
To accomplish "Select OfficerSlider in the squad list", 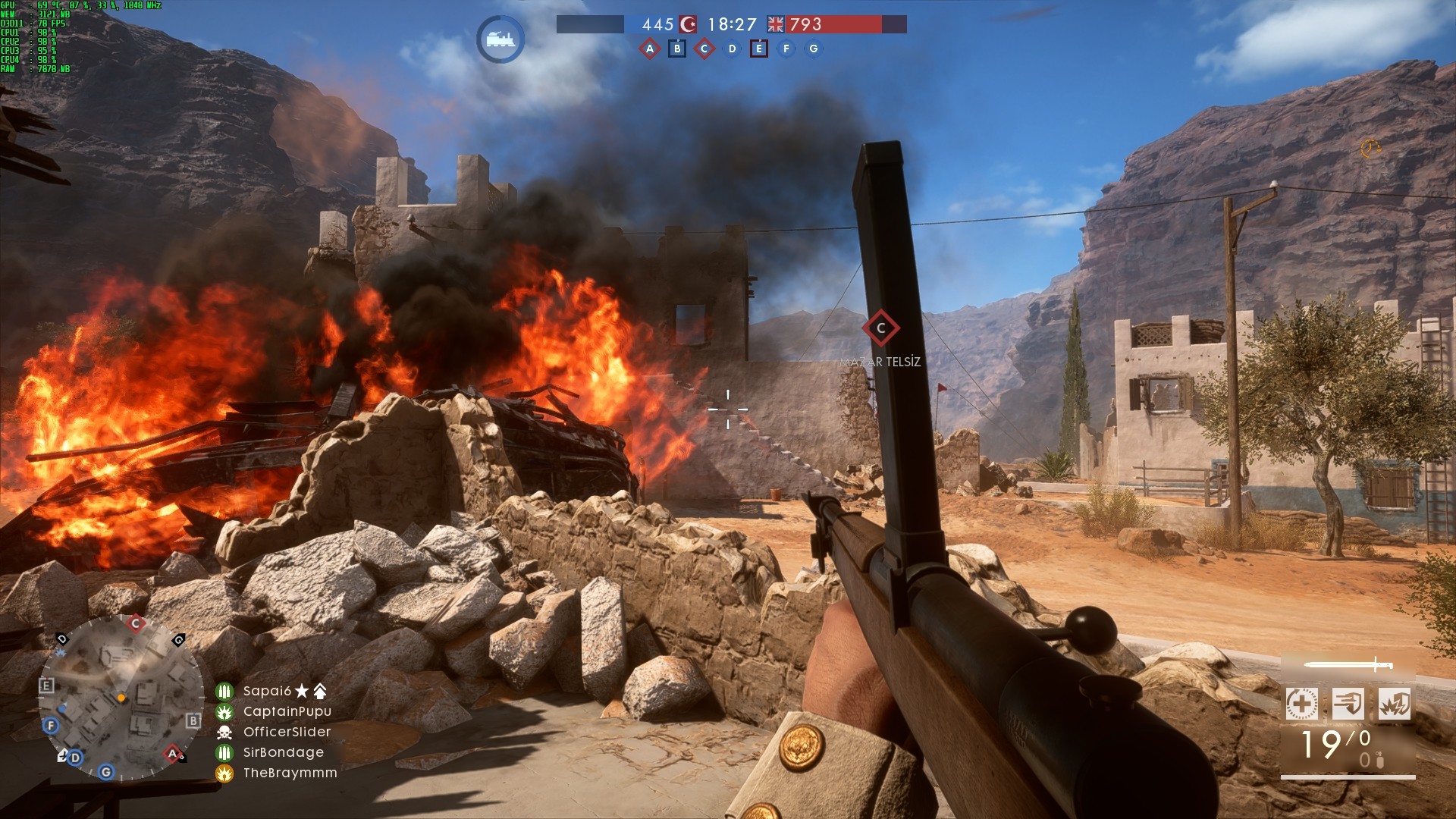I will click(x=287, y=732).
